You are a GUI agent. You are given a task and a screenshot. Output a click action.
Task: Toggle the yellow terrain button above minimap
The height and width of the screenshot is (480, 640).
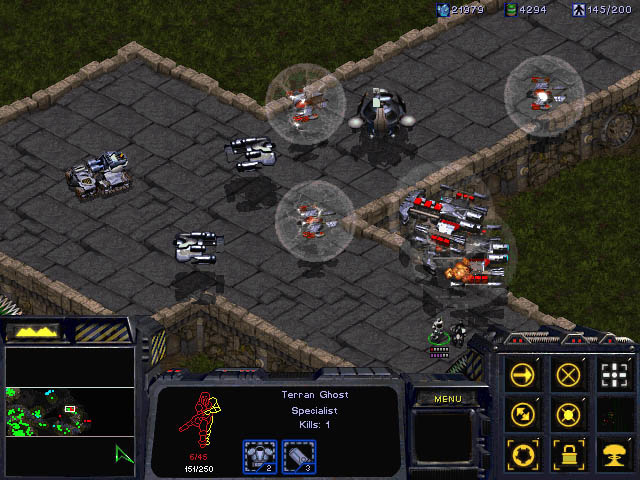[x=34, y=331]
